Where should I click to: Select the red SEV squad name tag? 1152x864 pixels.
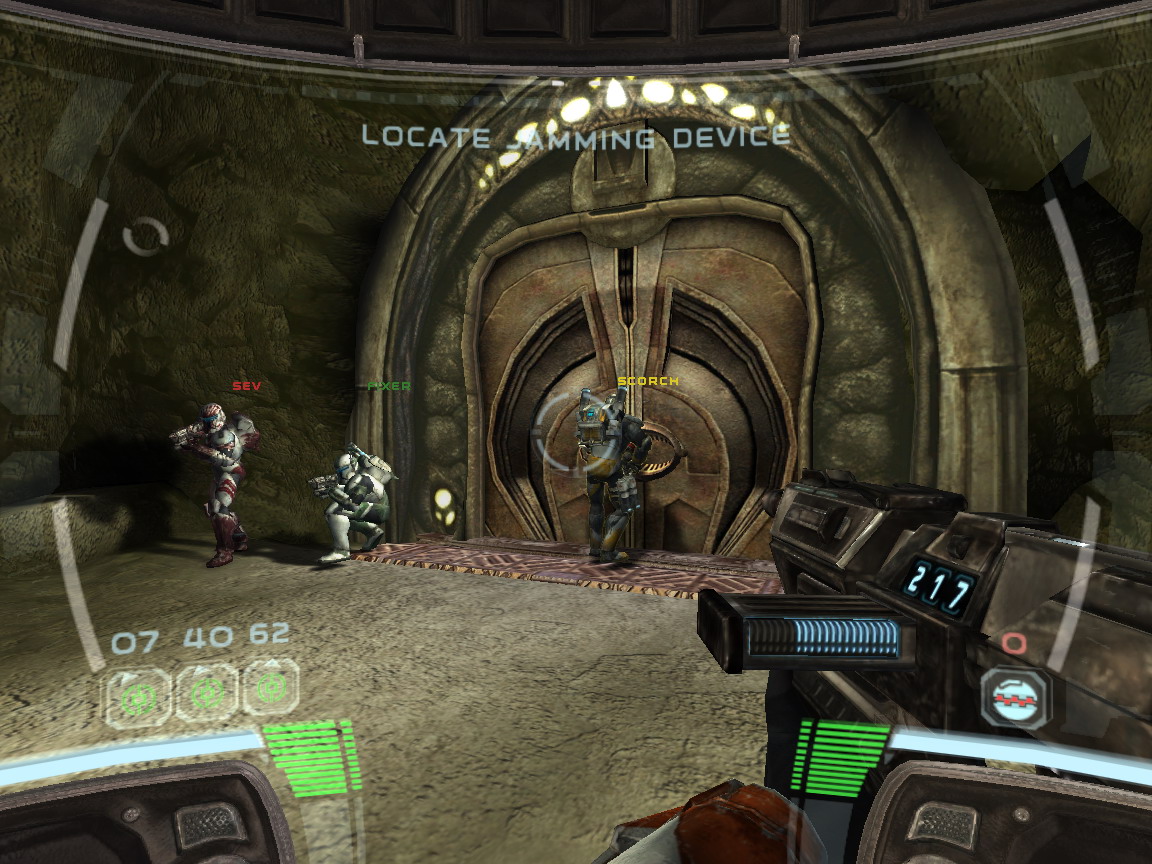(x=245, y=386)
